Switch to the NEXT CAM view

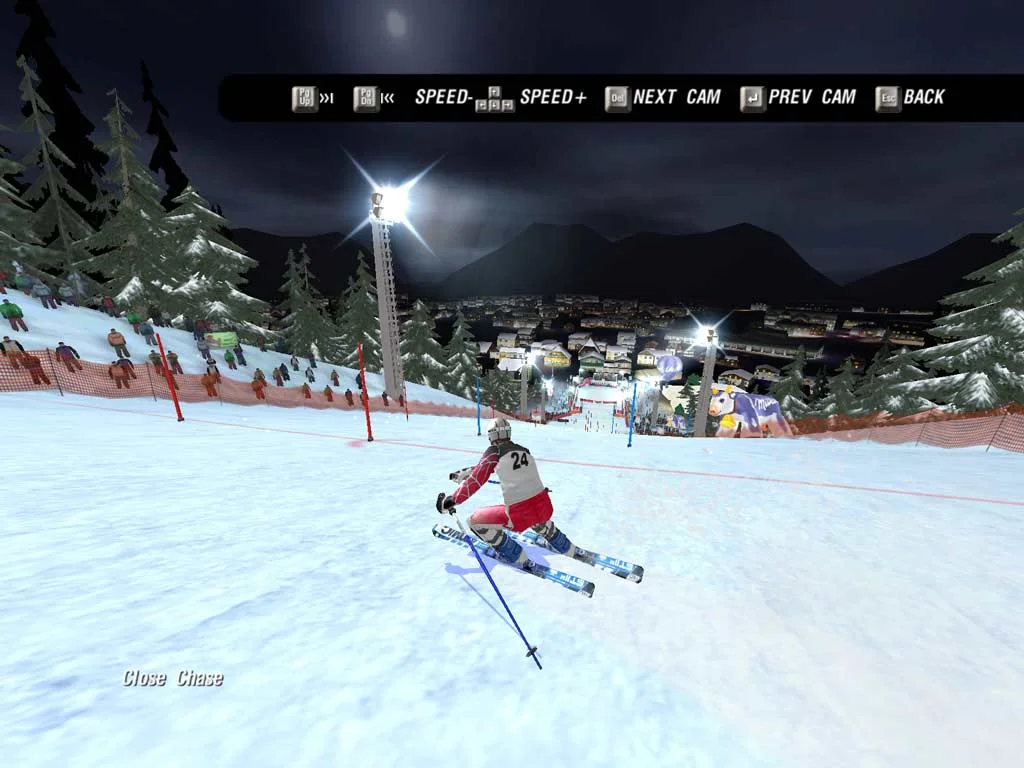click(x=662, y=97)
